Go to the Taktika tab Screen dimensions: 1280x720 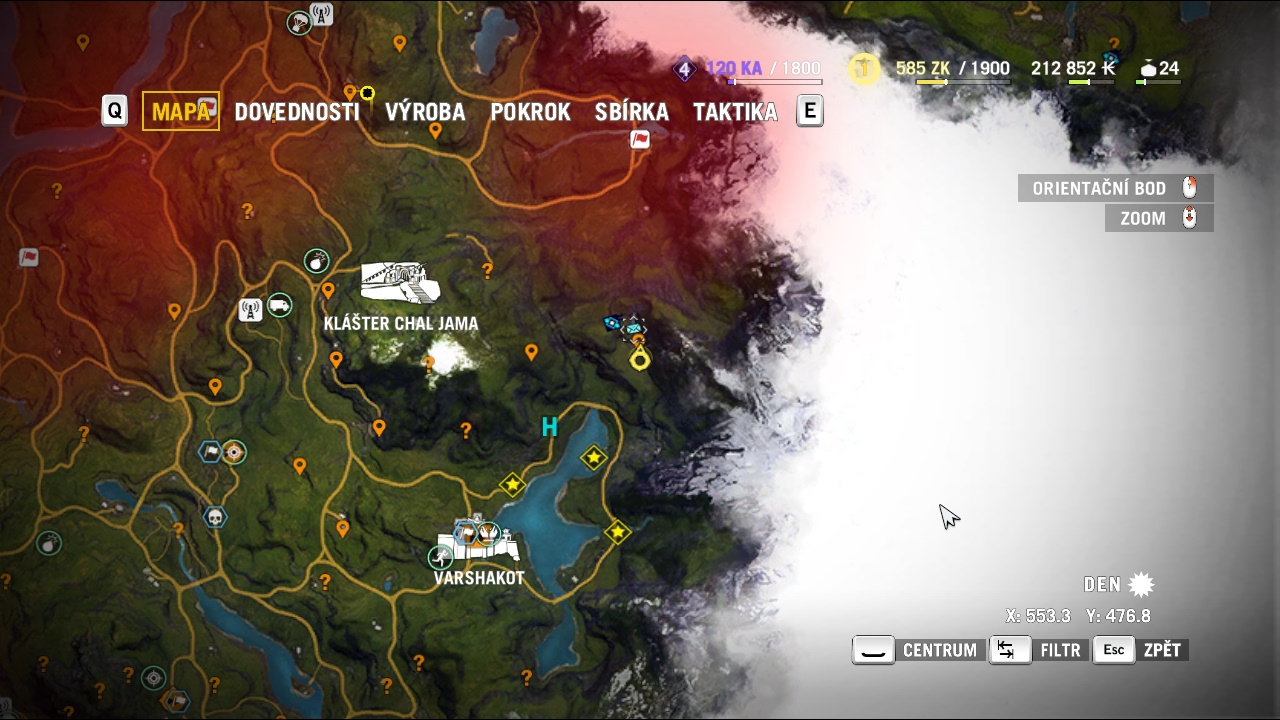click(735, 112)
